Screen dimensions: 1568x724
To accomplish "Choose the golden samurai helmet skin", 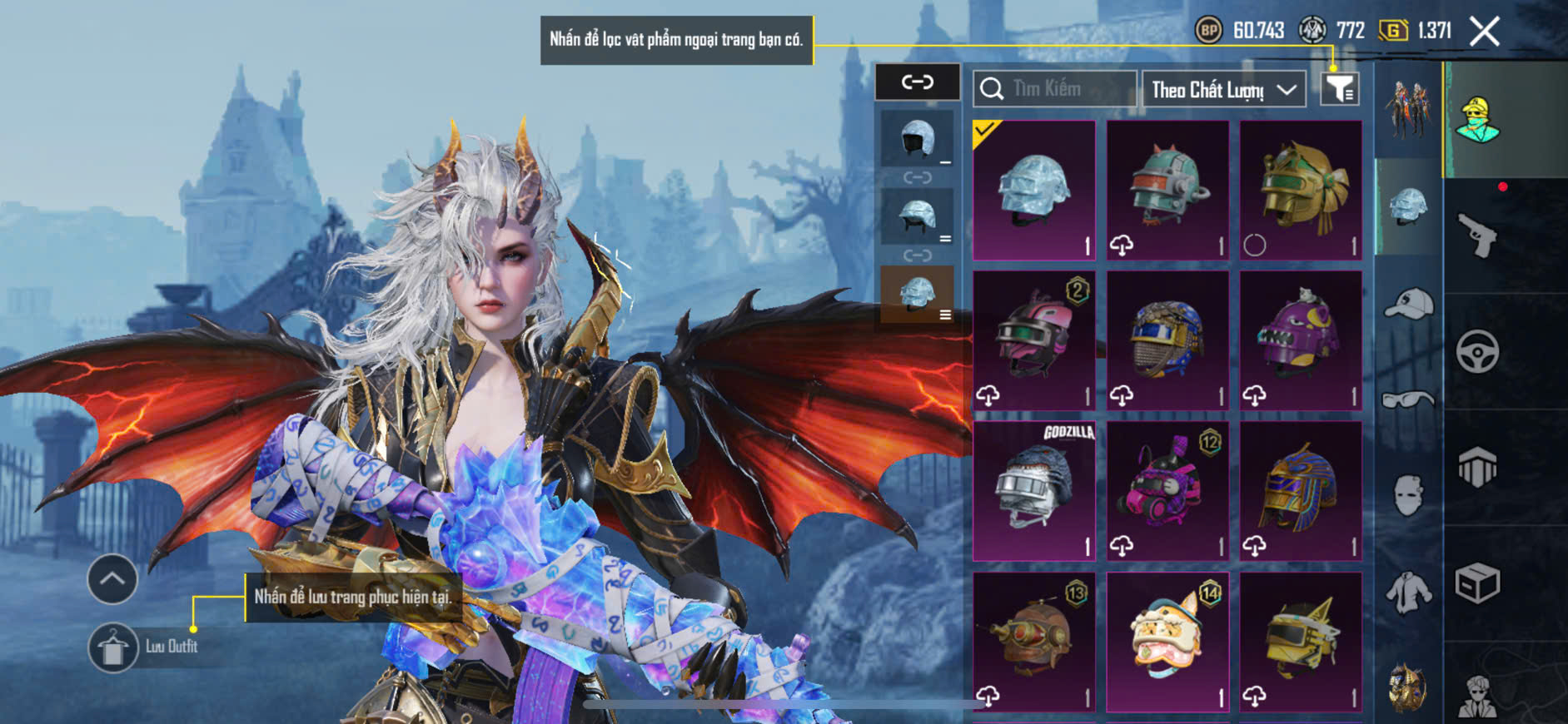I will click(x=1301, y=190).
